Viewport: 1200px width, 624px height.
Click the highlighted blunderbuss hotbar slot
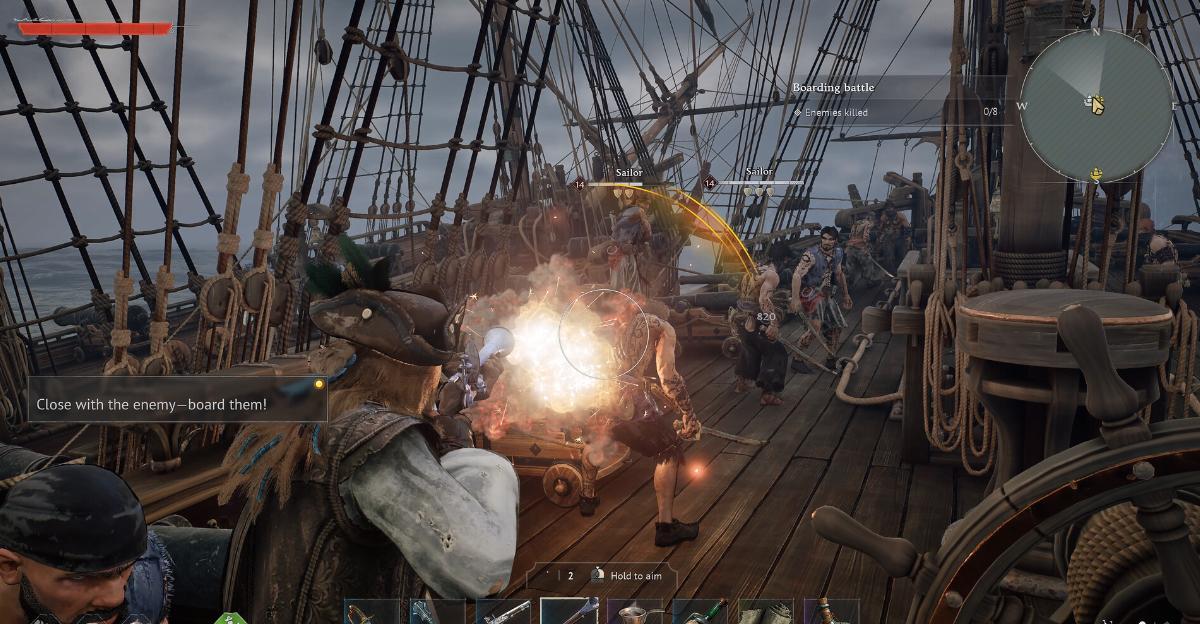coord(569,611)
